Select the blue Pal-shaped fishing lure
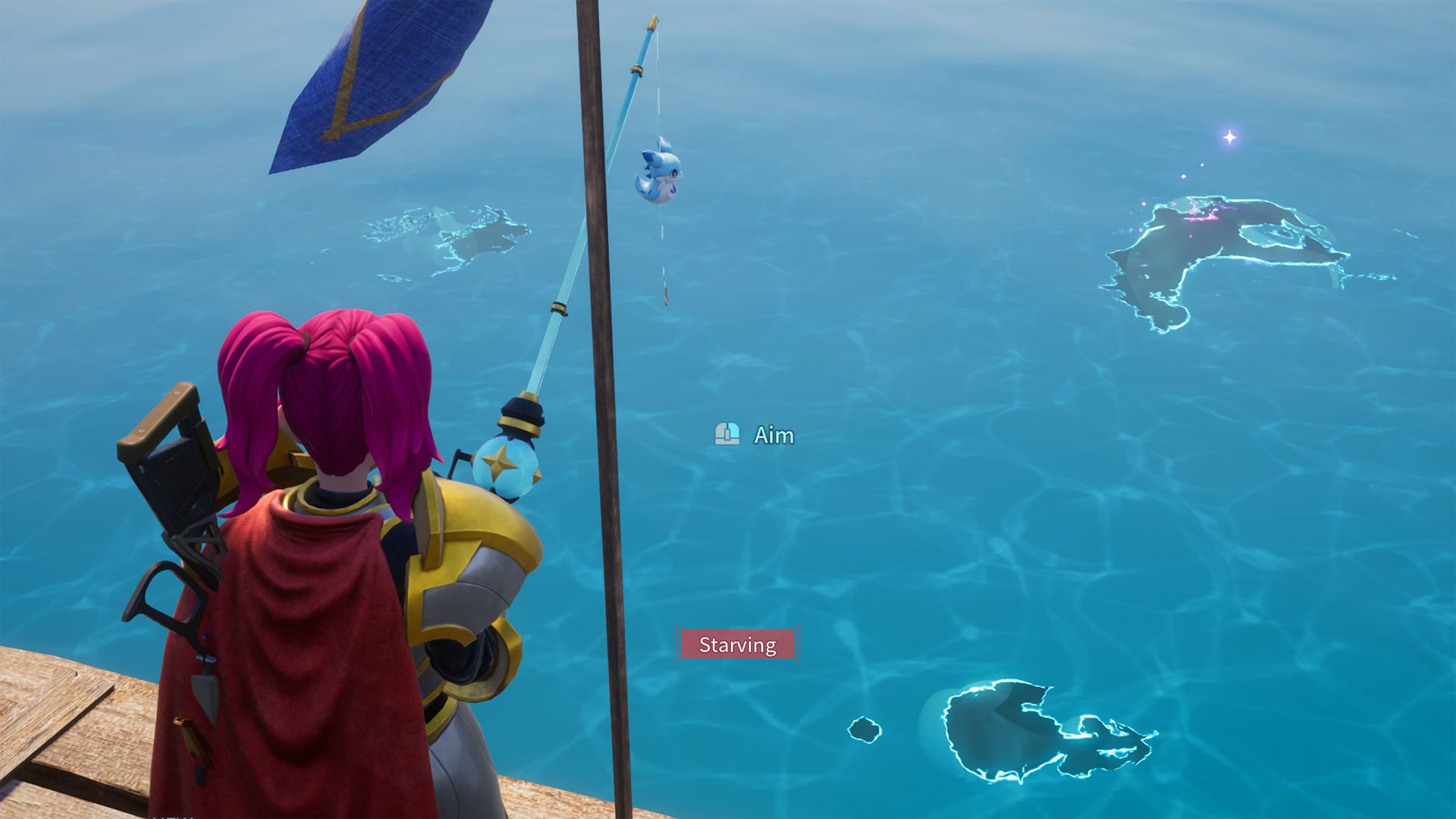 pos(660,173)
